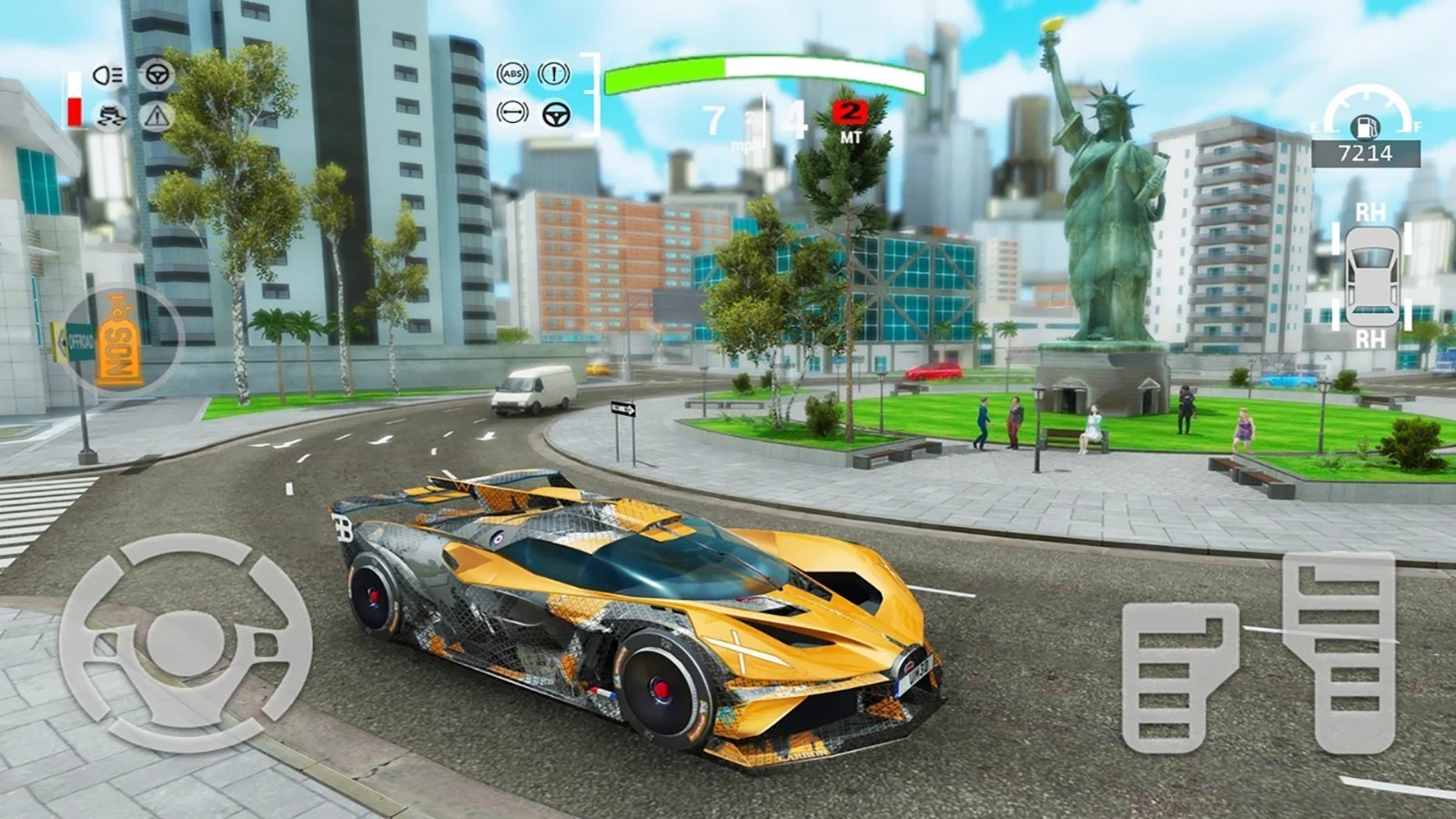This screenshot has height=819, width=1456.
Task: Toggle the headlights icon
Action: pos(107,75)
